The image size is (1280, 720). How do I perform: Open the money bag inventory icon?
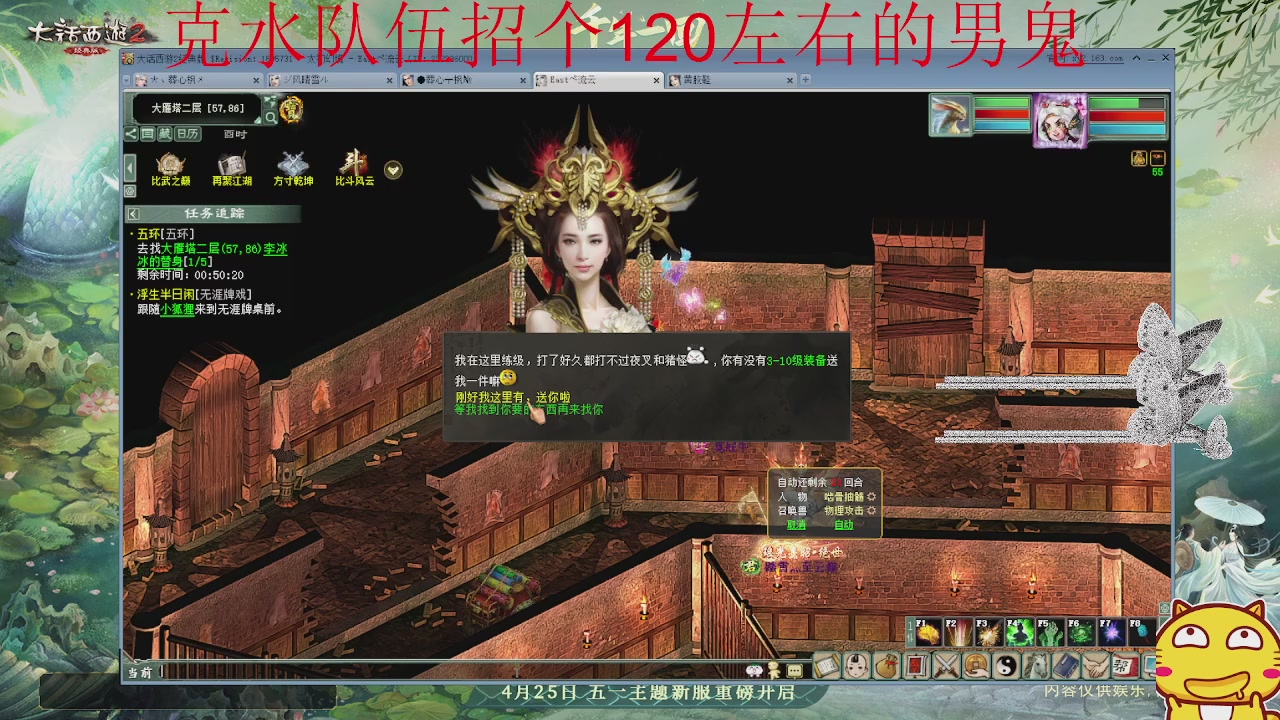click(885, 667)
